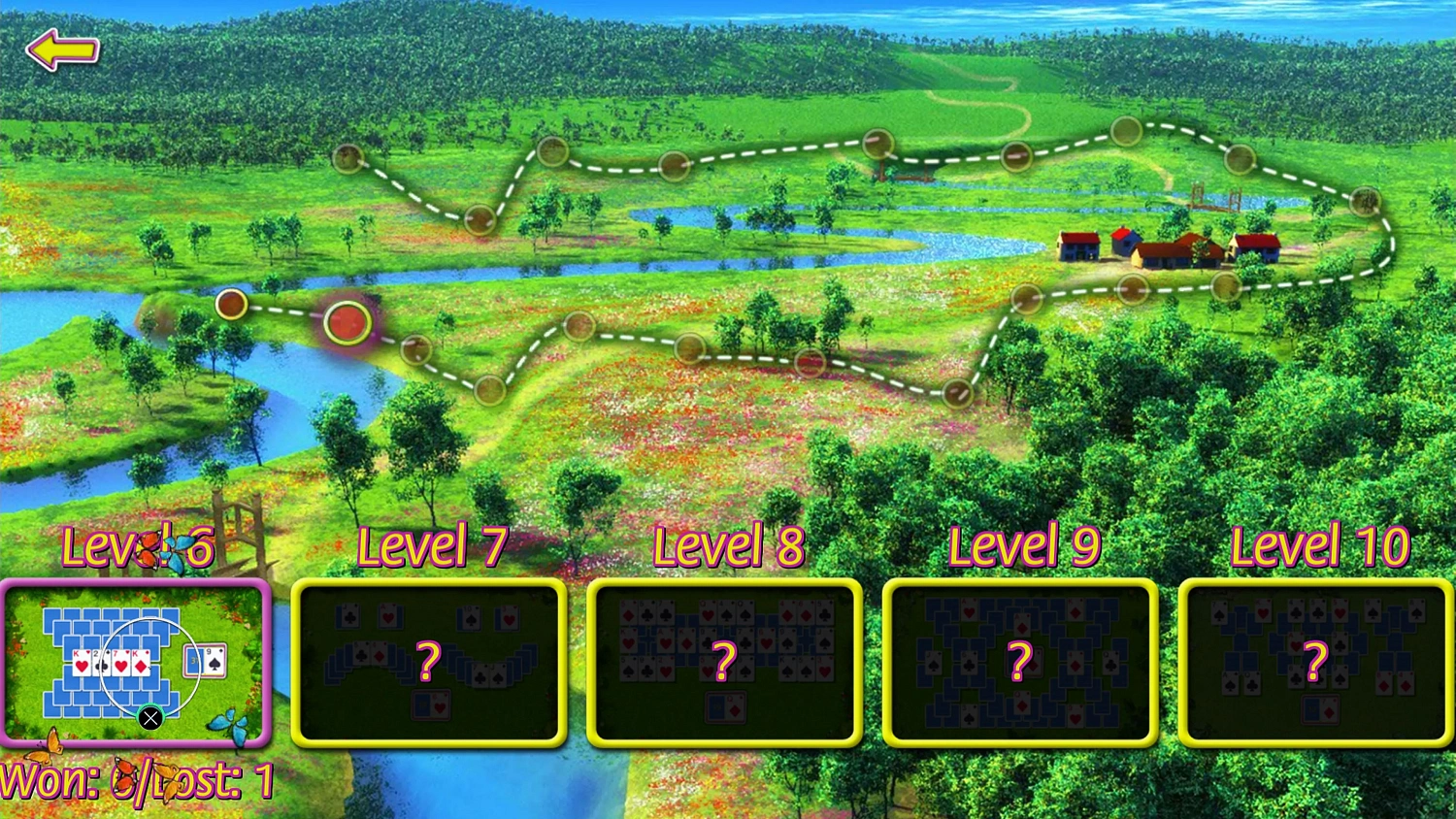This screenshot has width=1456, height=819.
Task: Click the rightmost level node on the map path
Action: click(x=1365, y=199)
